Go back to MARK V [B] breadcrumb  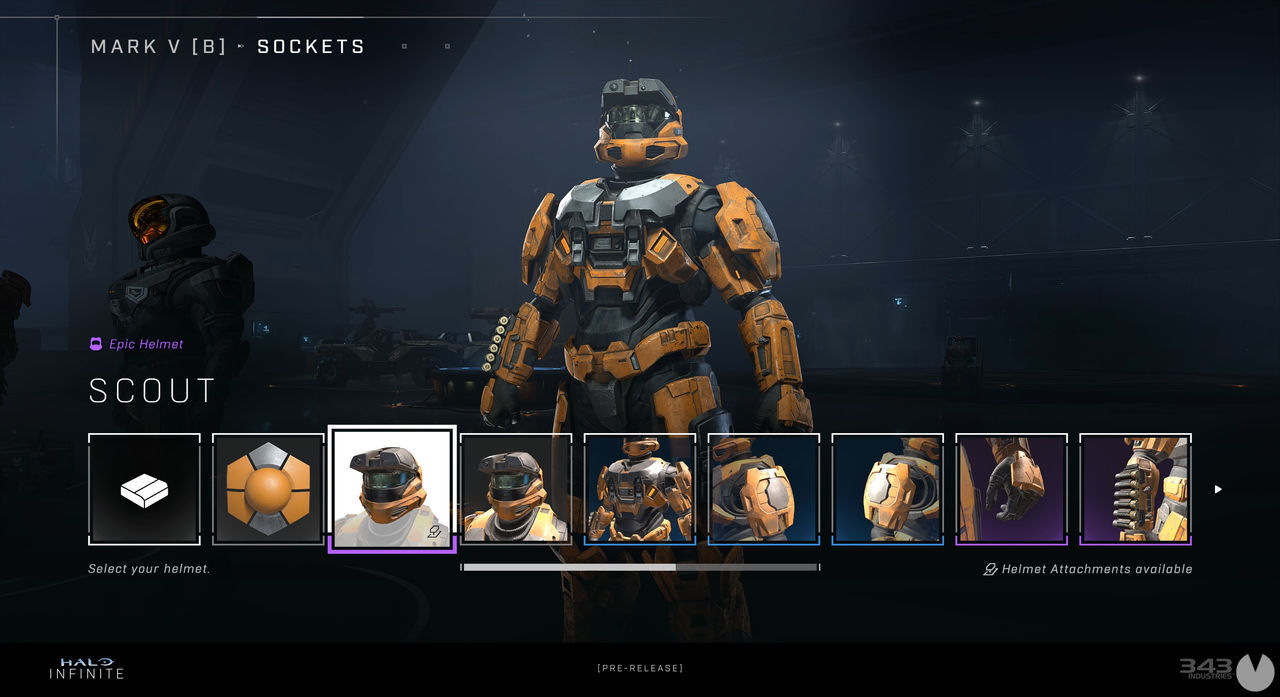(x=158, y=47)
